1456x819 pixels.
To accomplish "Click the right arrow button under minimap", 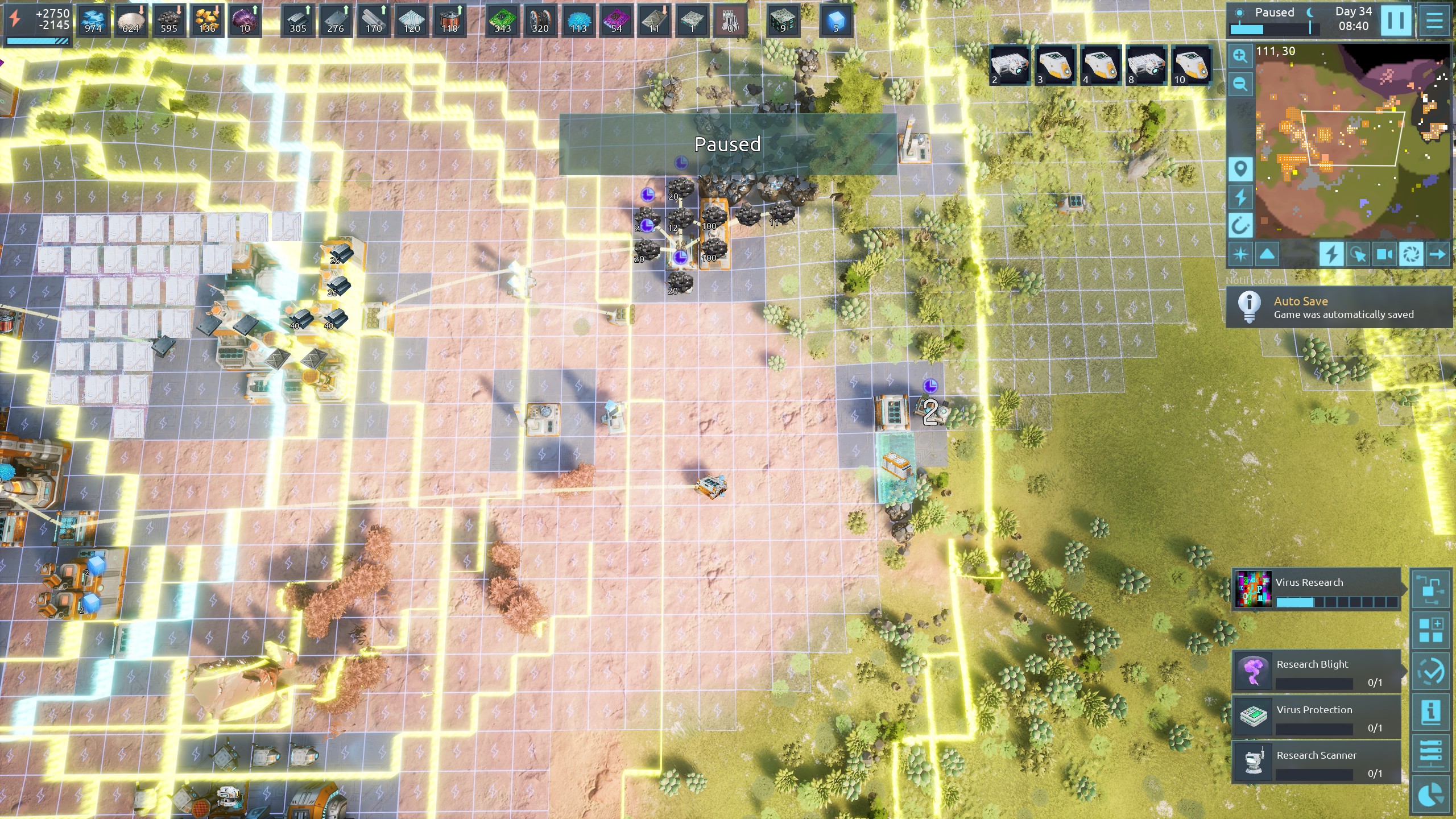I will coord(1437,254).
